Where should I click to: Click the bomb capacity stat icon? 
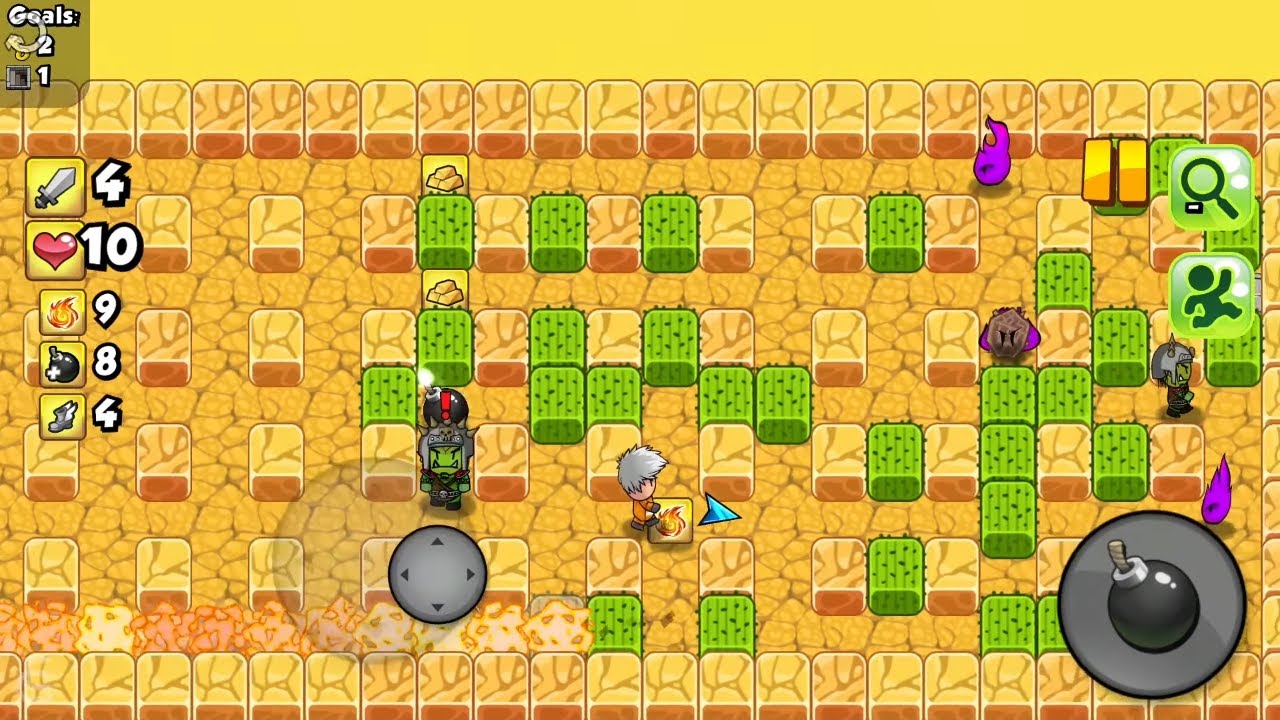coord(60,364)
